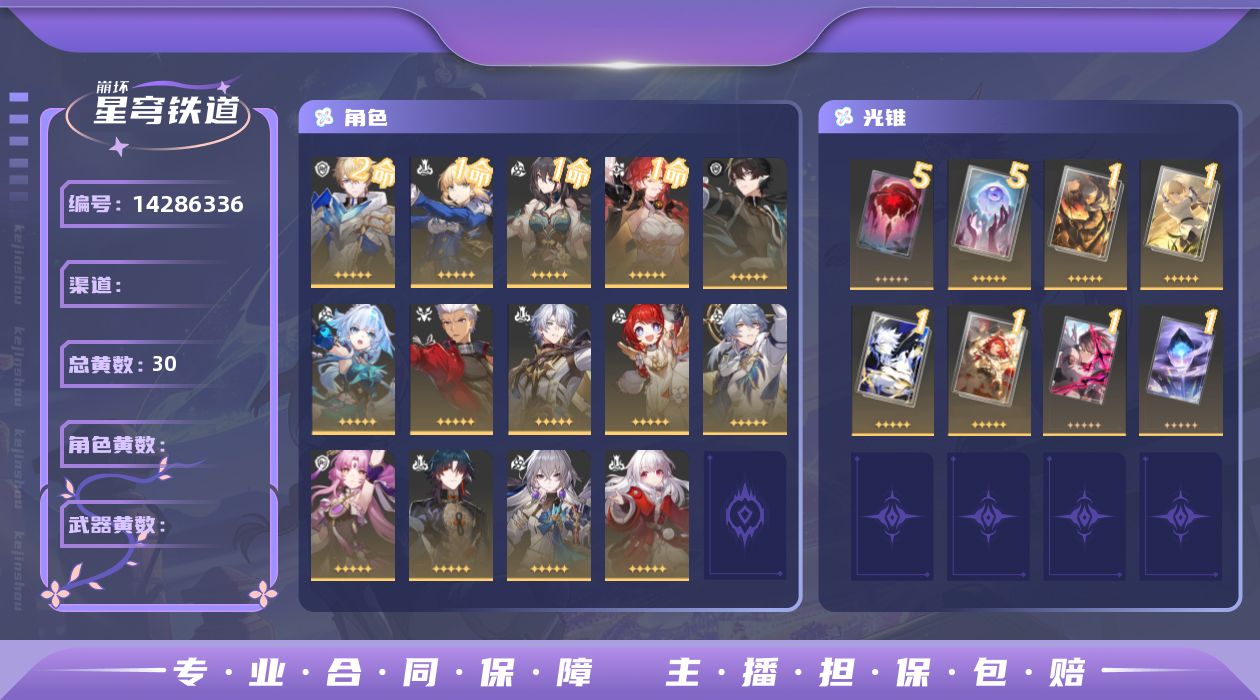Select the red crystal light cone

pos(891,222)
